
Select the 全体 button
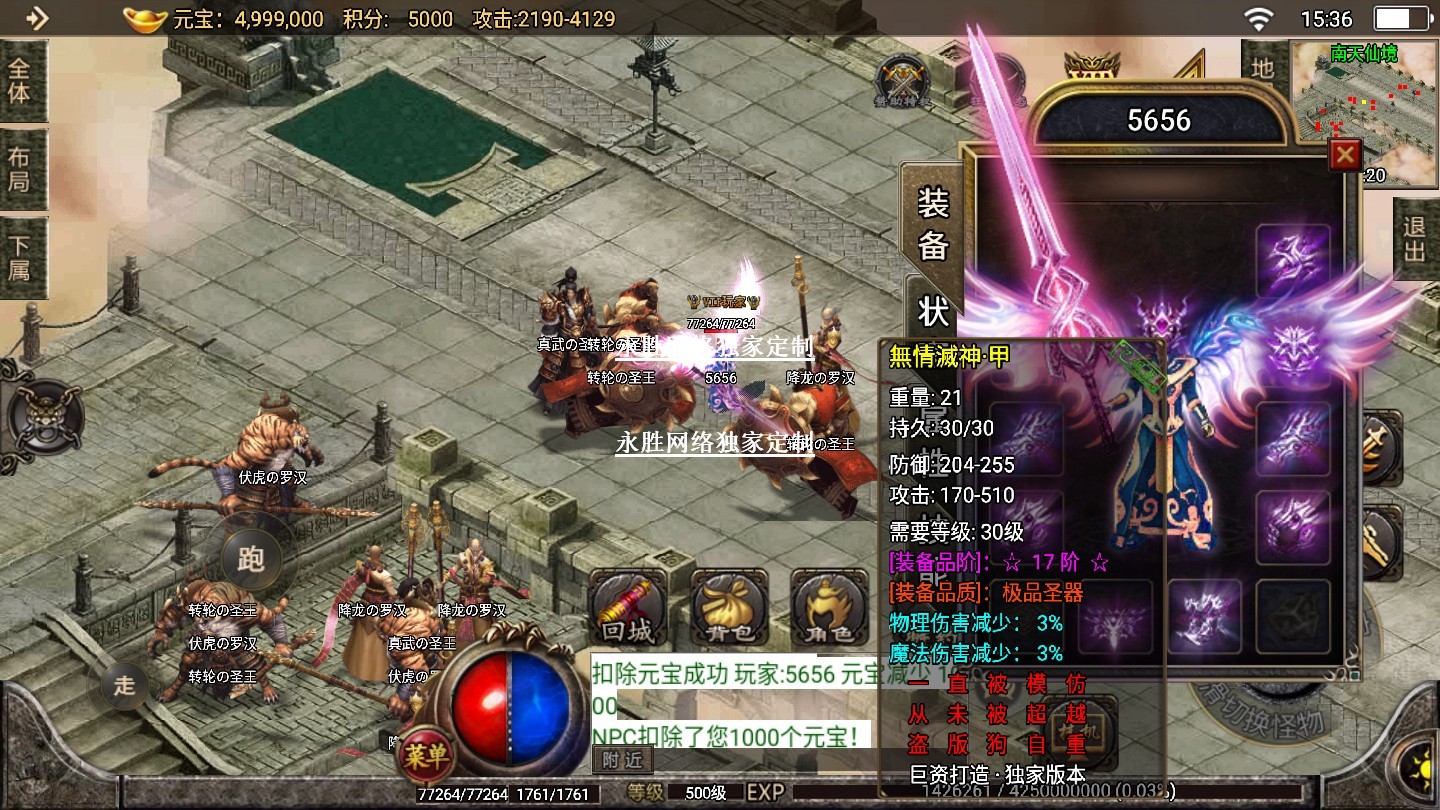coord(20,81)
